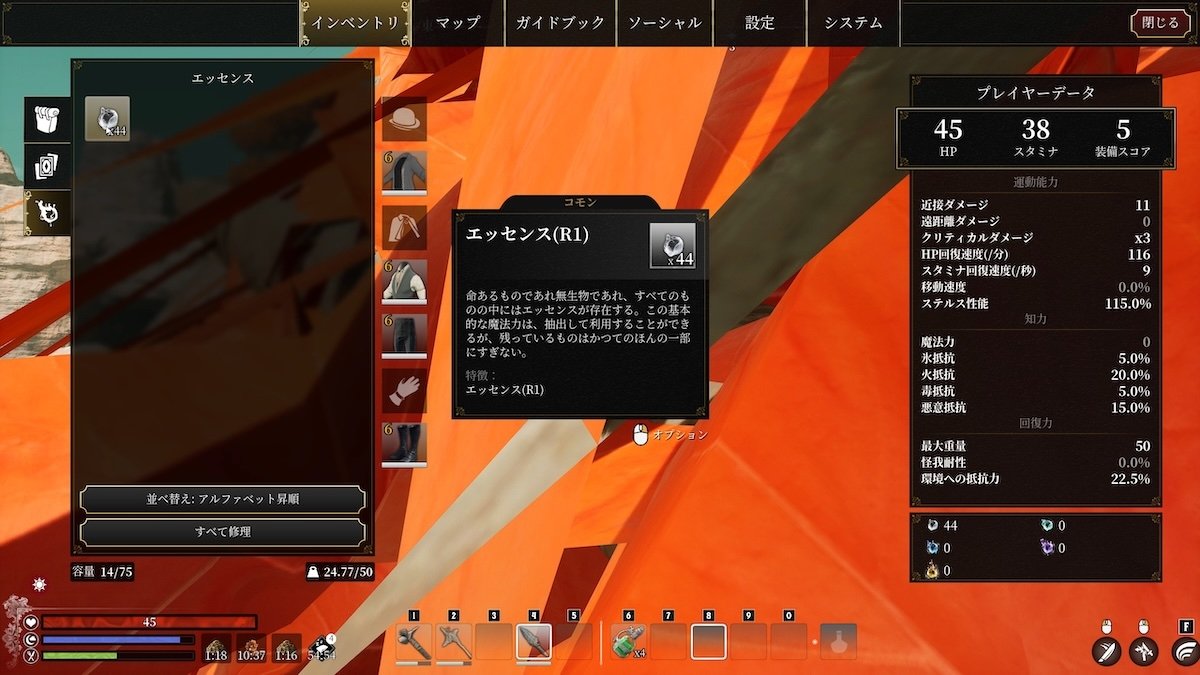This screenshot has width=1200, height=675.
Task: Select the bowler hat equipment slot
Action: [x=404, y=119]
